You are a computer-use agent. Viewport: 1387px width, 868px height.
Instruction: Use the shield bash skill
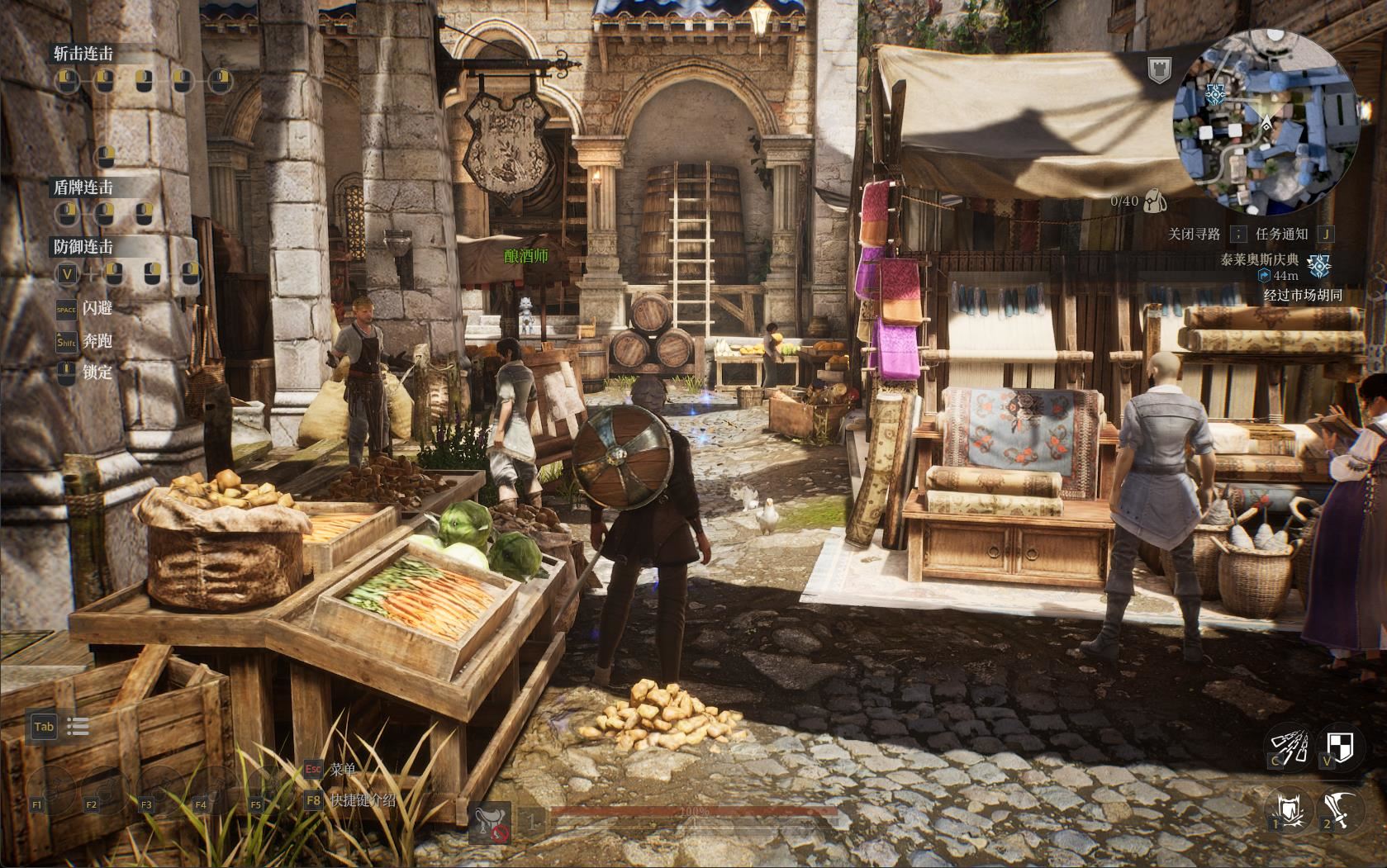tap(1289, 807)
